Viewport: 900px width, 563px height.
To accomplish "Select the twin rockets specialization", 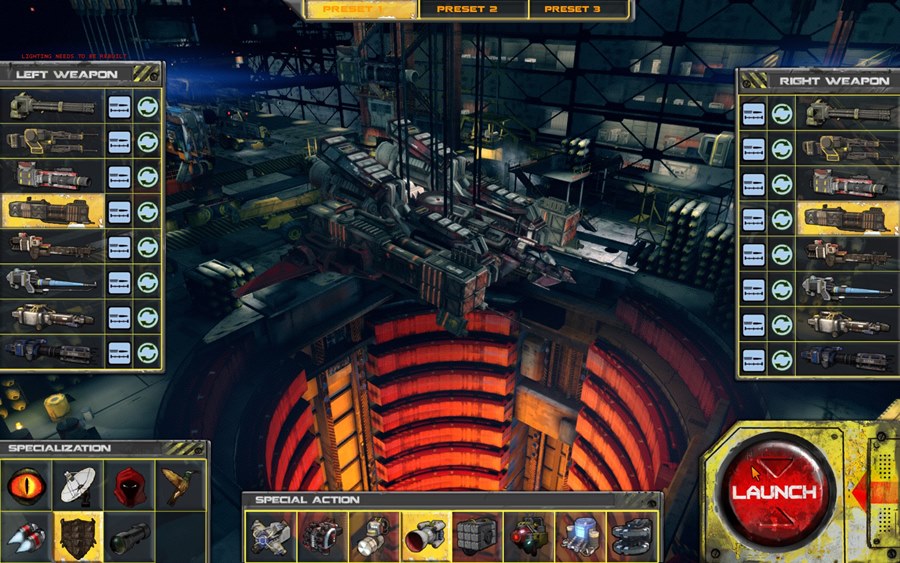I will click(27, 535).
